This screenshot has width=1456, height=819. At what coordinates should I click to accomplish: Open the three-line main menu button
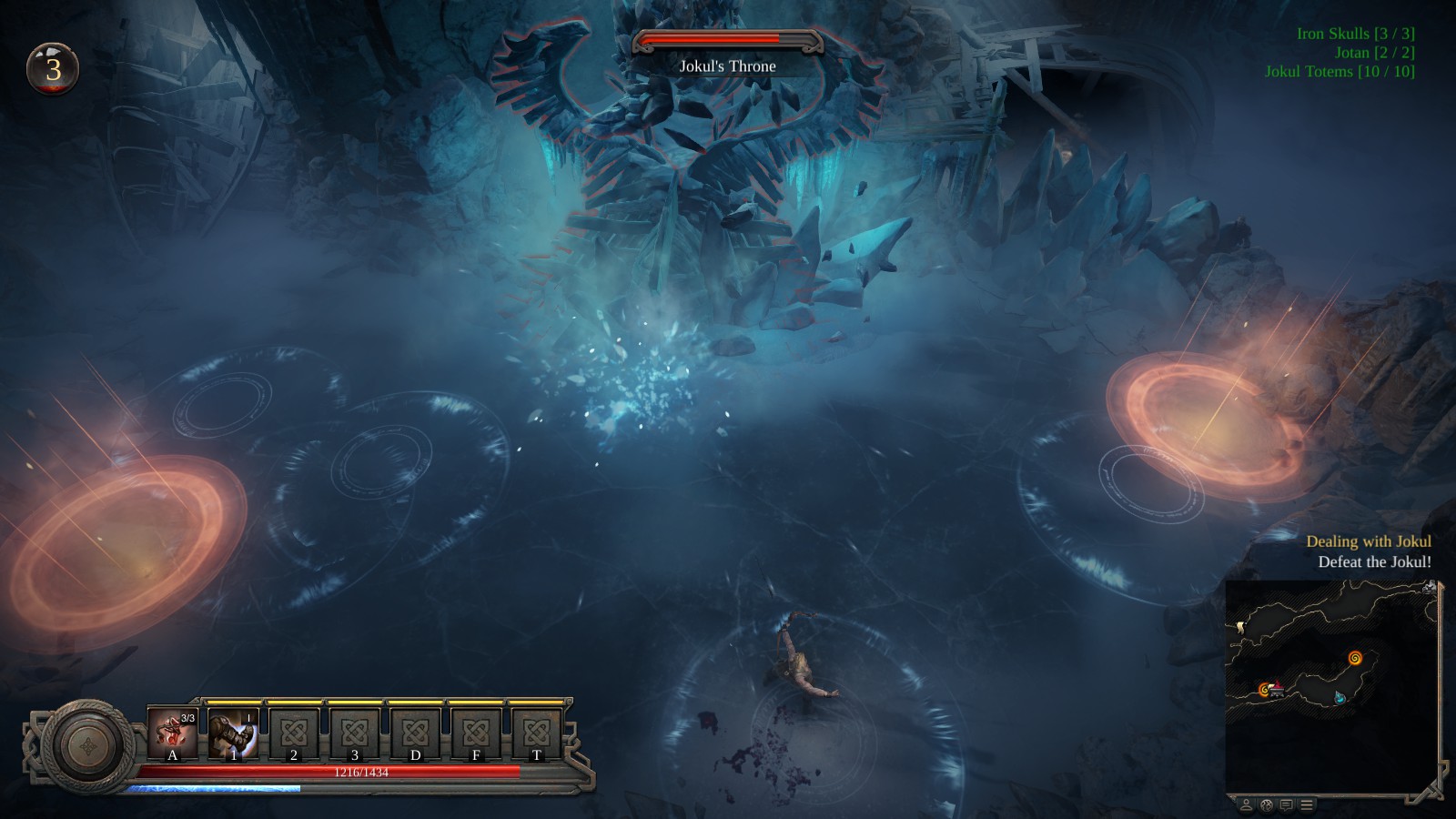pos(1307,804)
